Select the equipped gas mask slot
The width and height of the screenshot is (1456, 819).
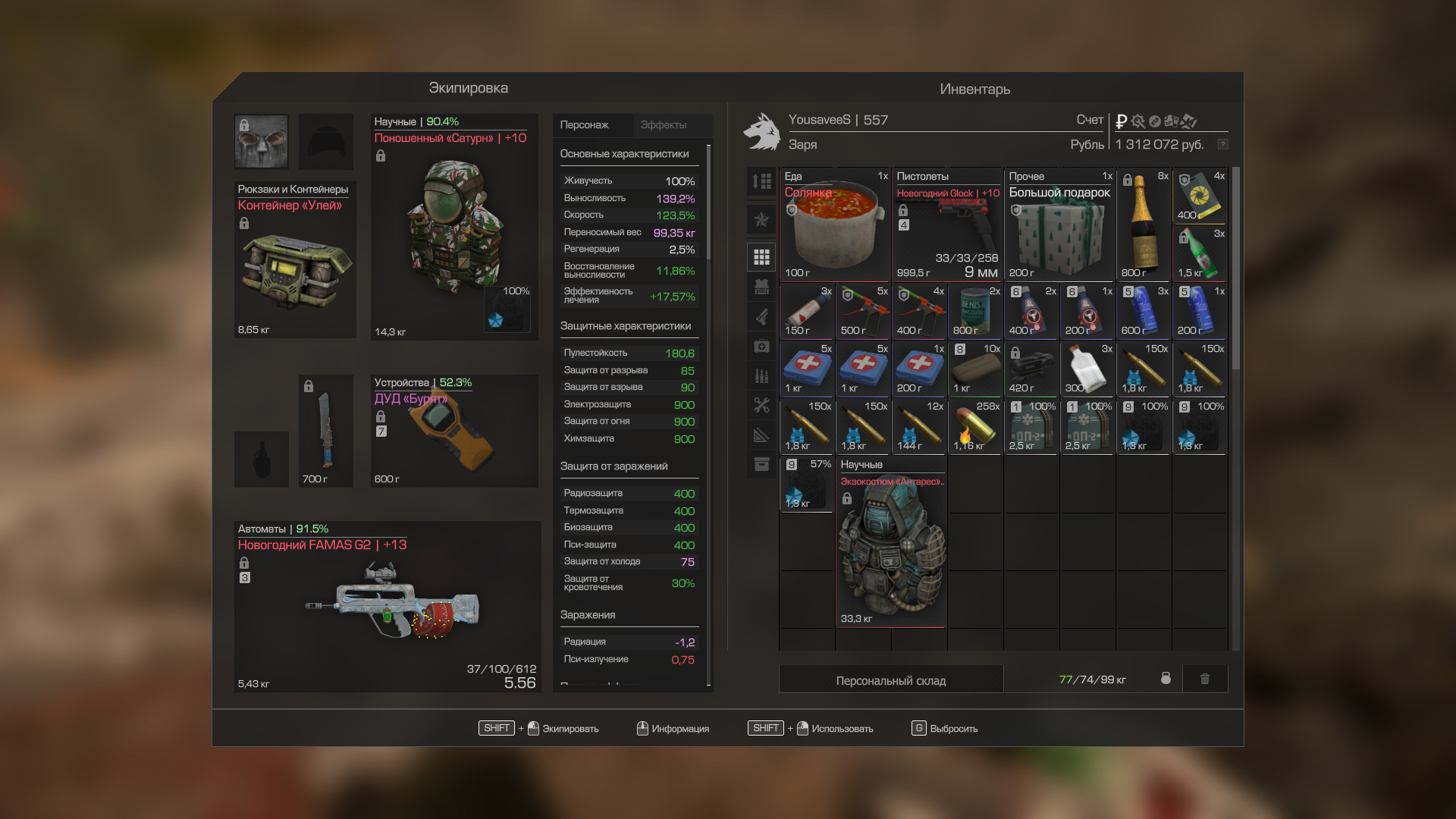coord(262,142)
